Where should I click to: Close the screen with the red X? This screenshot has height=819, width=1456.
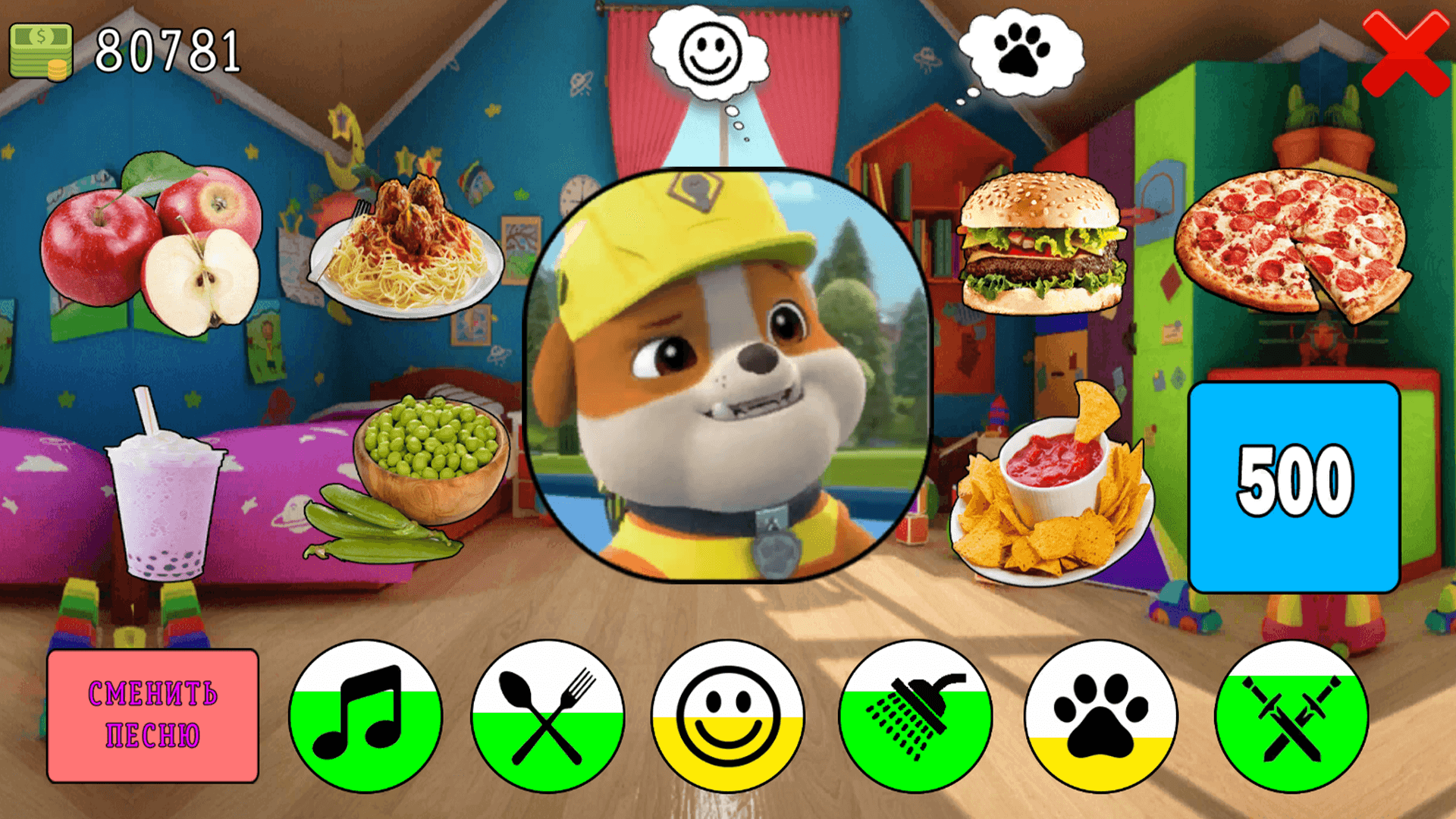coord(1407,53)
